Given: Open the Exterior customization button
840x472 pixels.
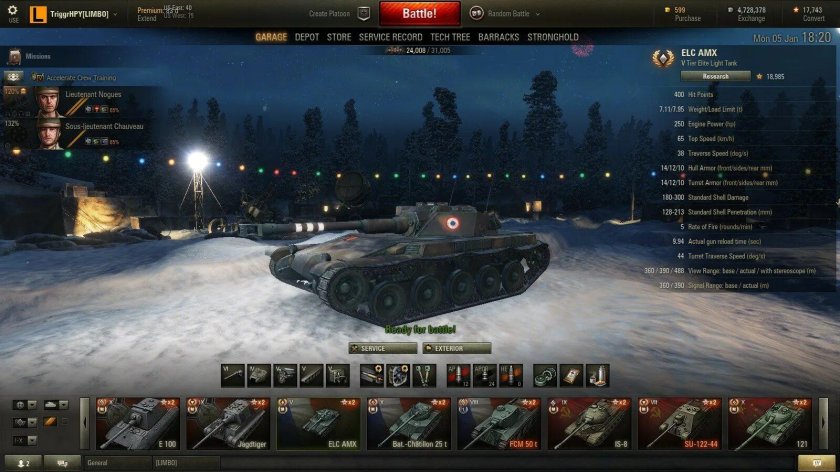Looking at the screenshot, I should click(x=457, y=348).
